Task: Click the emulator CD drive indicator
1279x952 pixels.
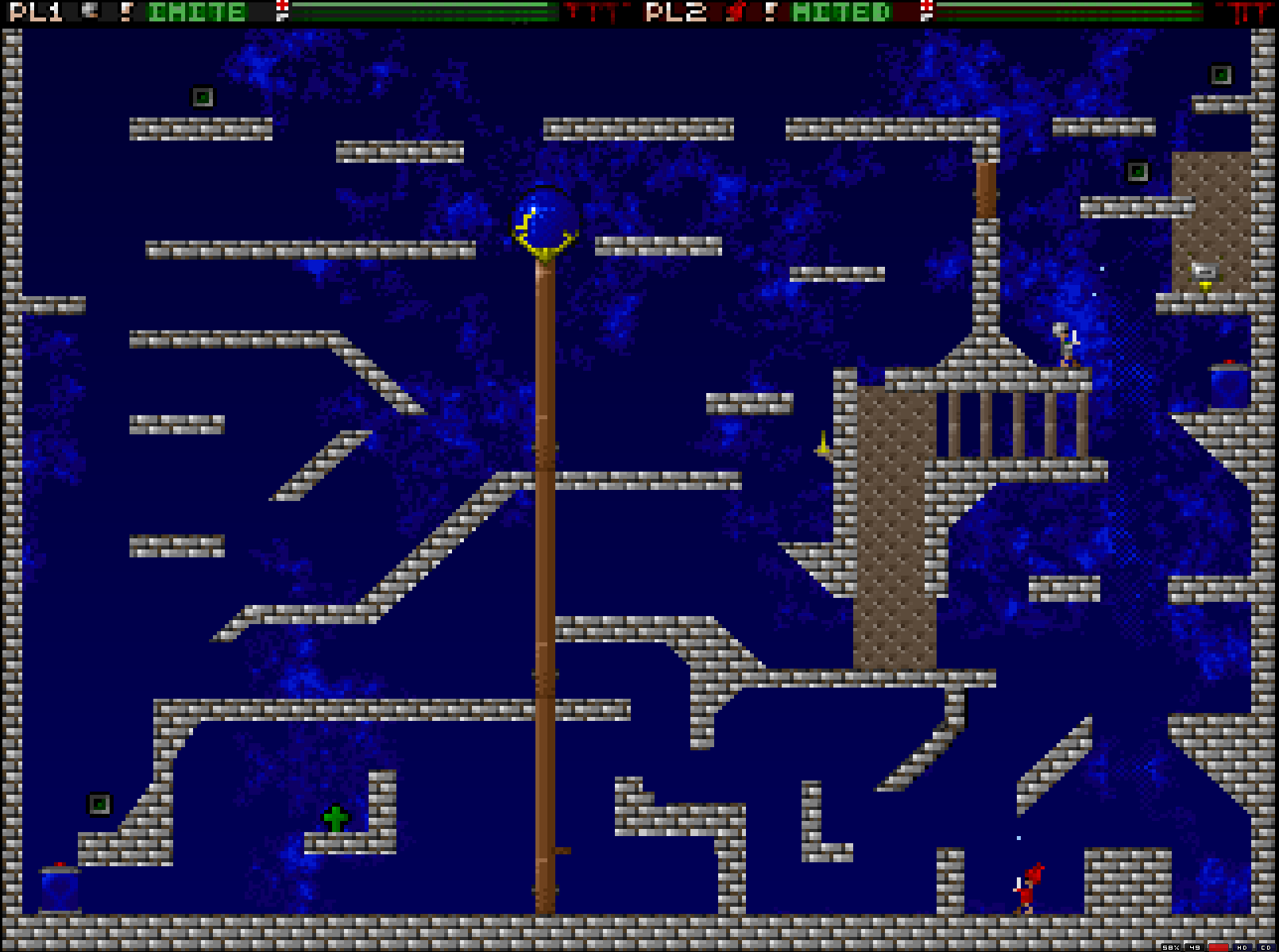Action: (x=1265, y=946)
